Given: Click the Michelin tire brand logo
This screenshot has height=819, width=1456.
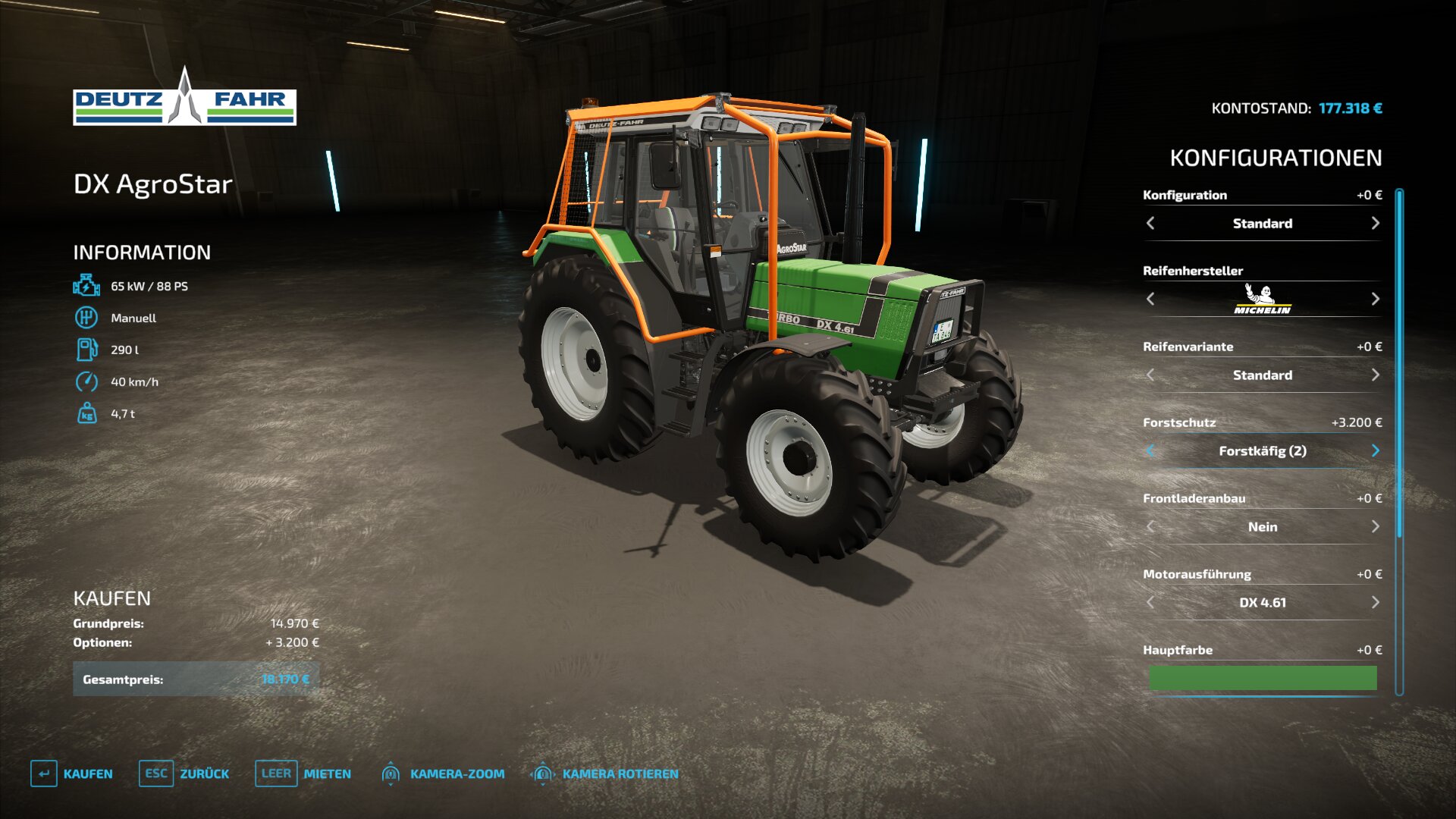Looking at the screenshot, I should 1262,299.
